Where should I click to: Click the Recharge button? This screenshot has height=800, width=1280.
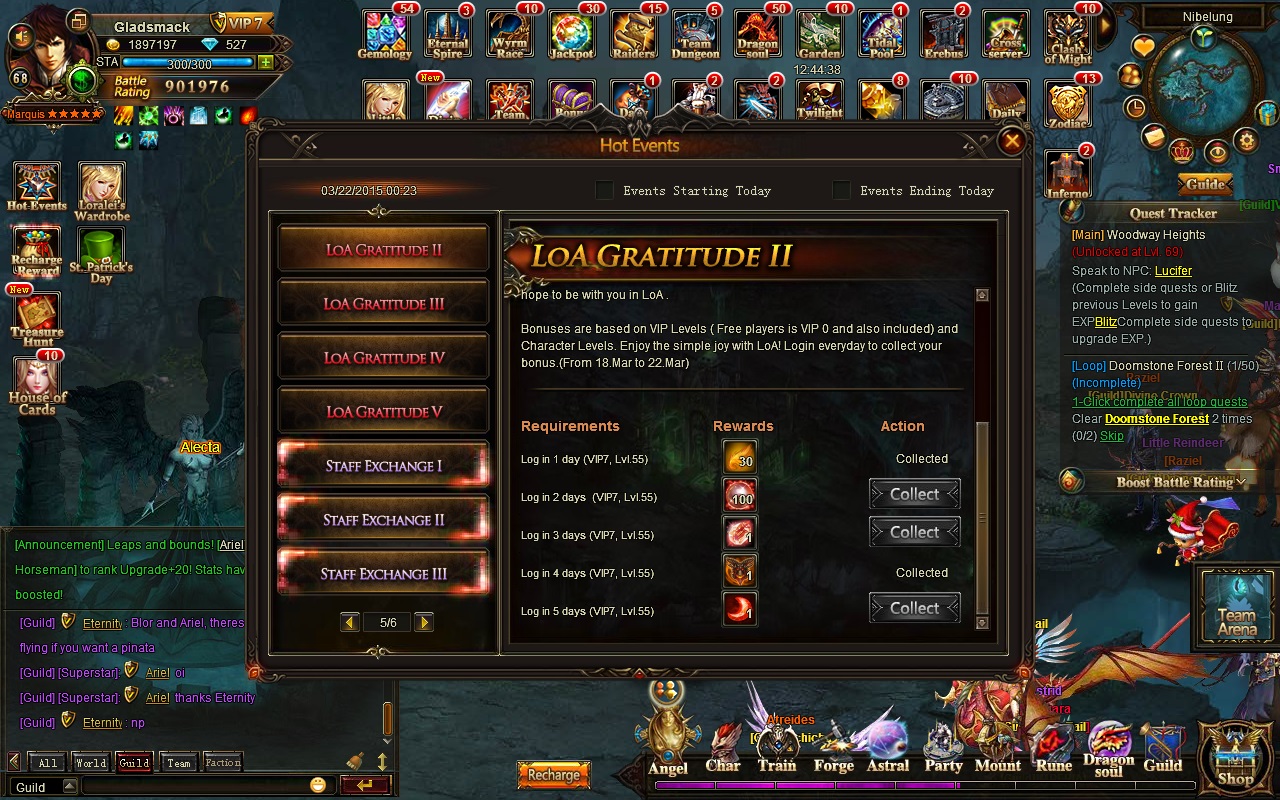(x=553, y=774)
